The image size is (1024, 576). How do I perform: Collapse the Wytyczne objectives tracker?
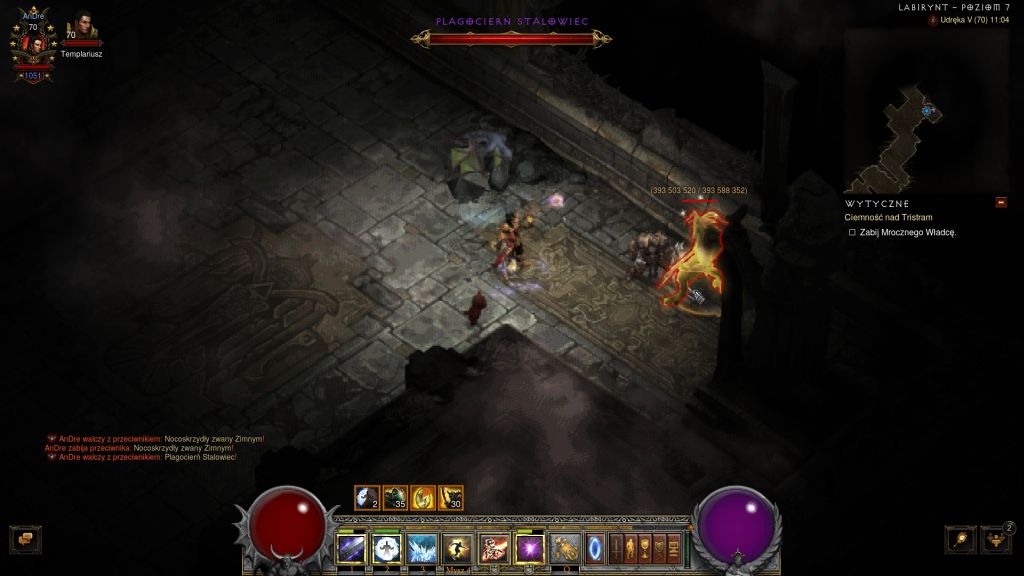coord(1000,203)
